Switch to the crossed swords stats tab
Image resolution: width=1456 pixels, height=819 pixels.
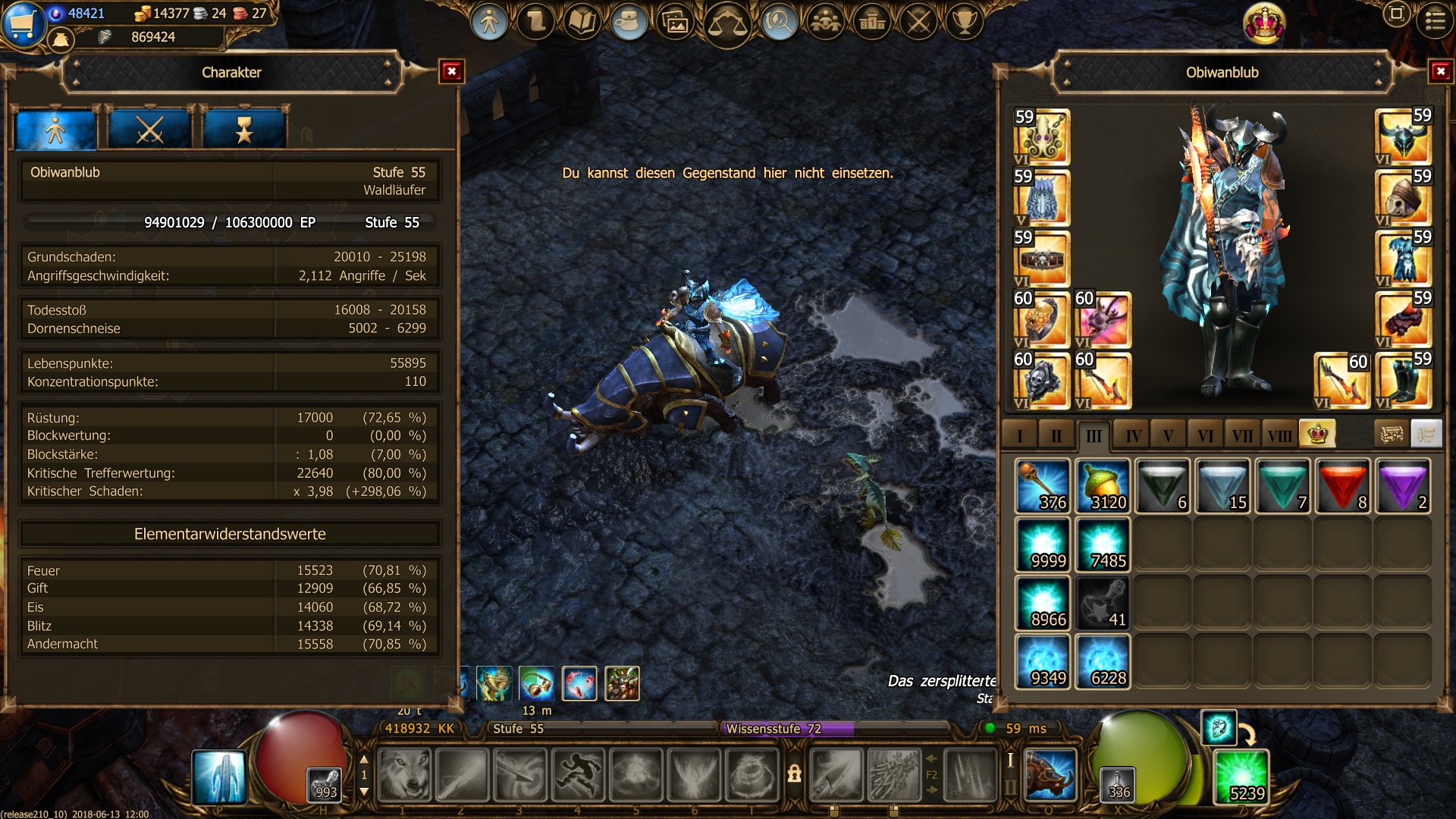[x=149, y=130]
